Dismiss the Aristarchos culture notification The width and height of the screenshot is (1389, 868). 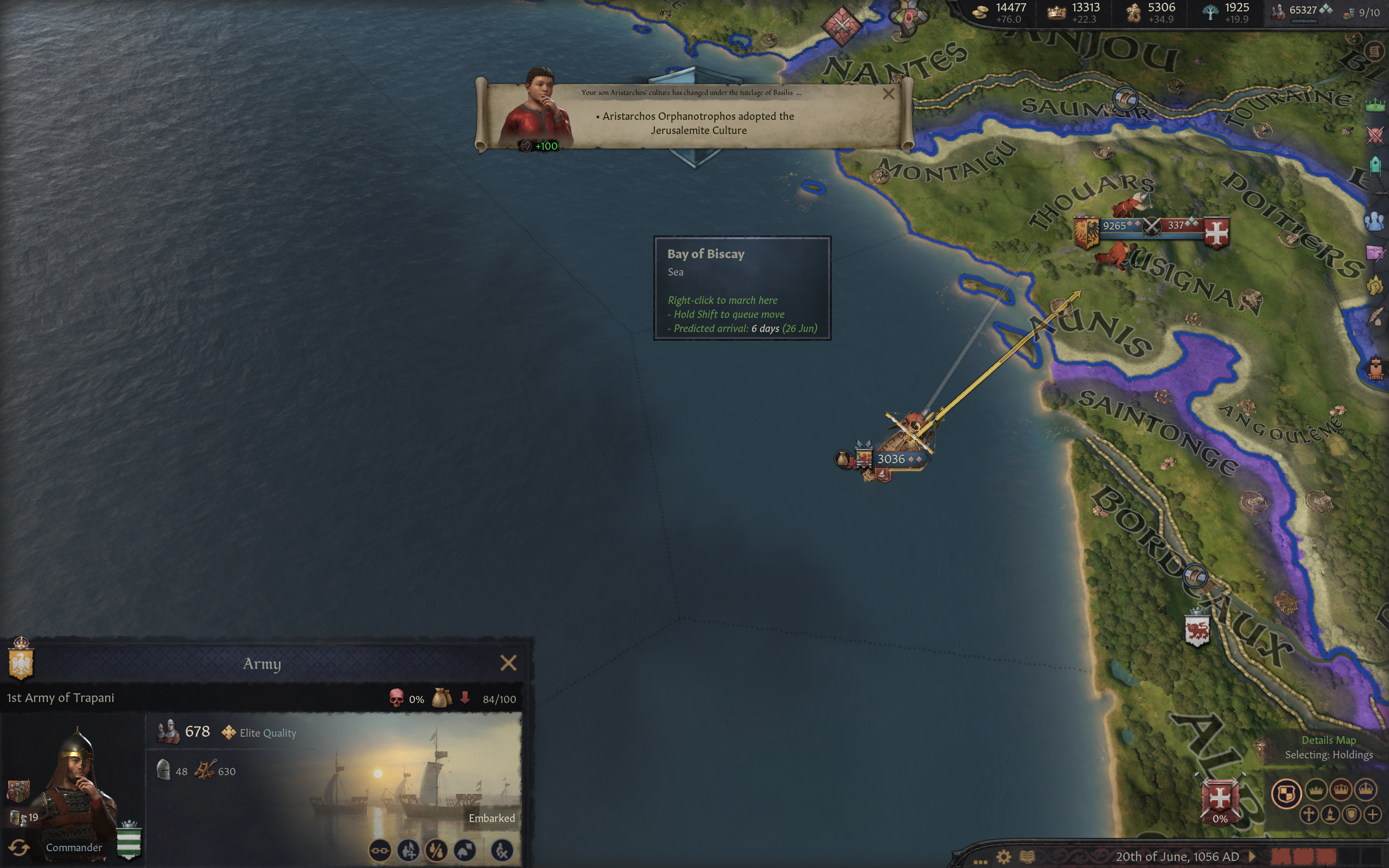point(888,94)
